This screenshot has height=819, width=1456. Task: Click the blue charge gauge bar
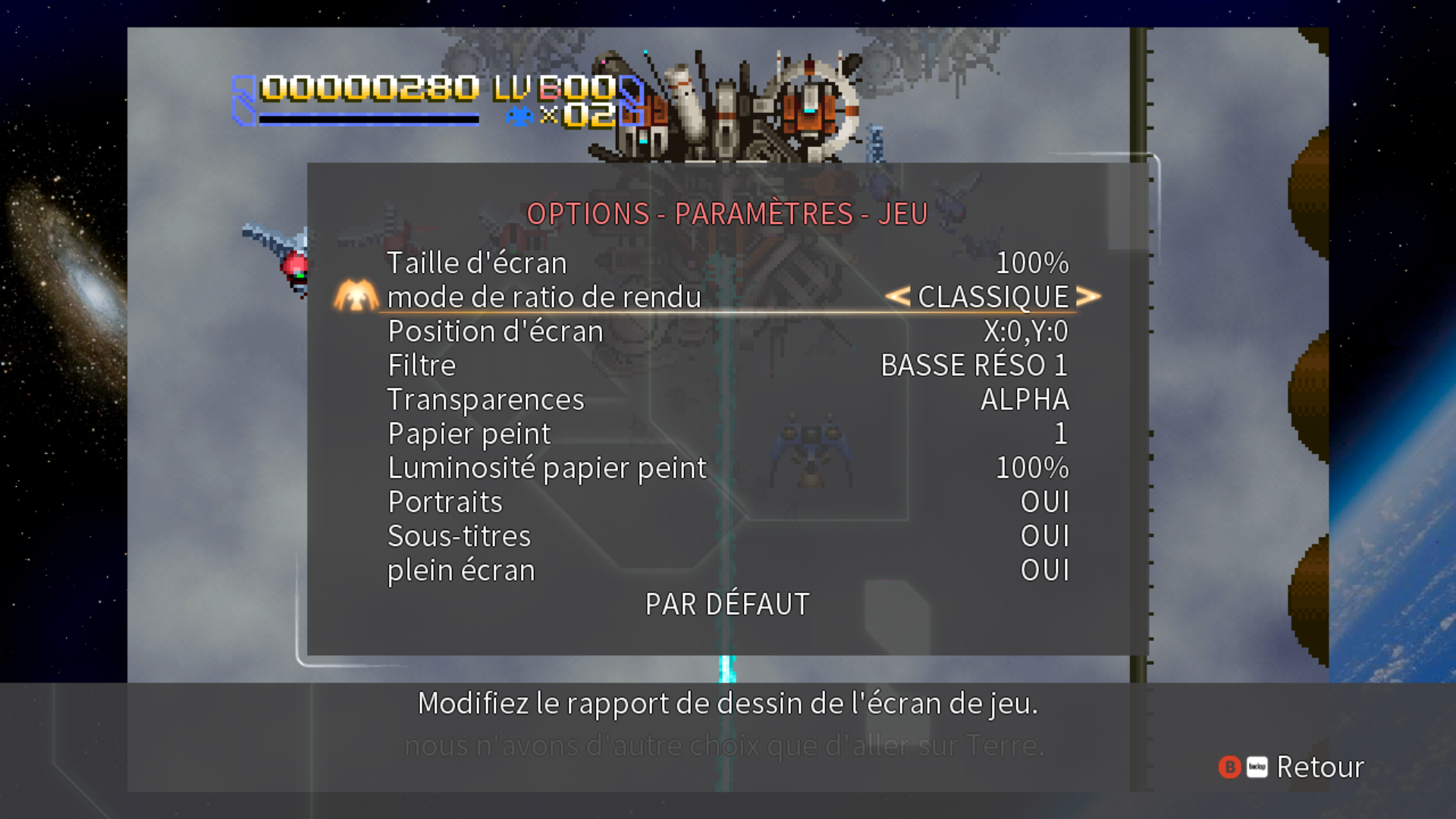[368, 119]
